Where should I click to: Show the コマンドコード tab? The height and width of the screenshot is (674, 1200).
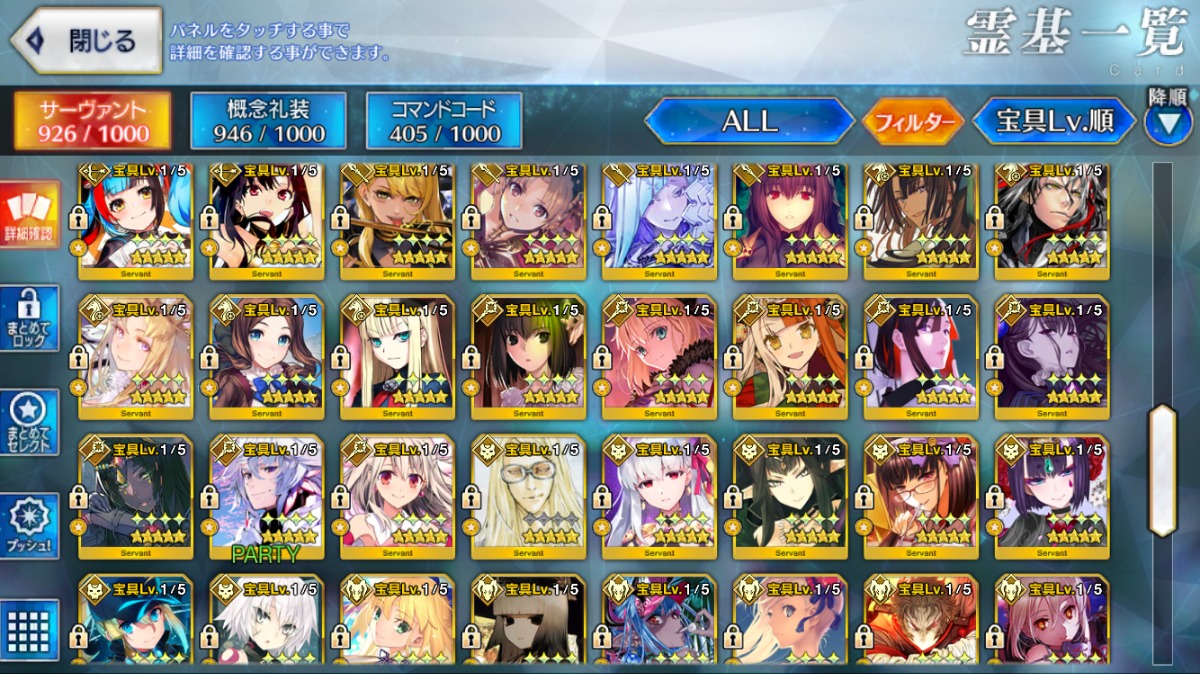(444, 121)
